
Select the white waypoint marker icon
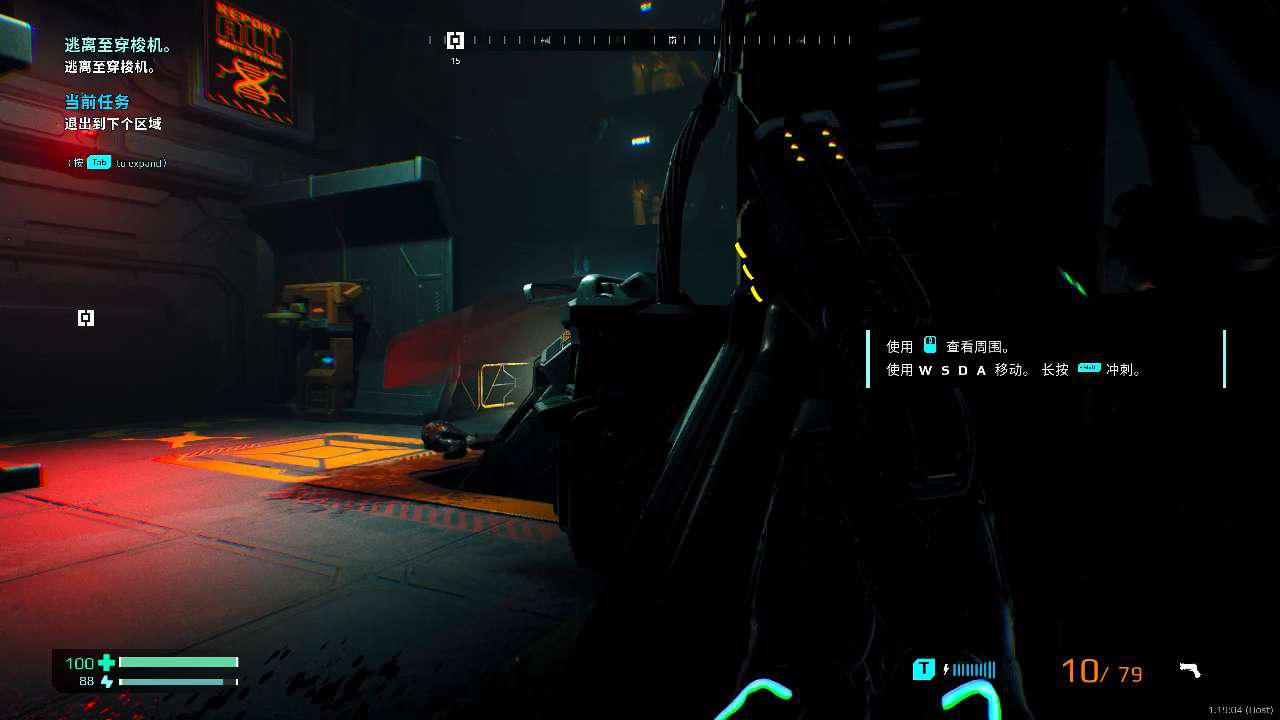(86, 318)
